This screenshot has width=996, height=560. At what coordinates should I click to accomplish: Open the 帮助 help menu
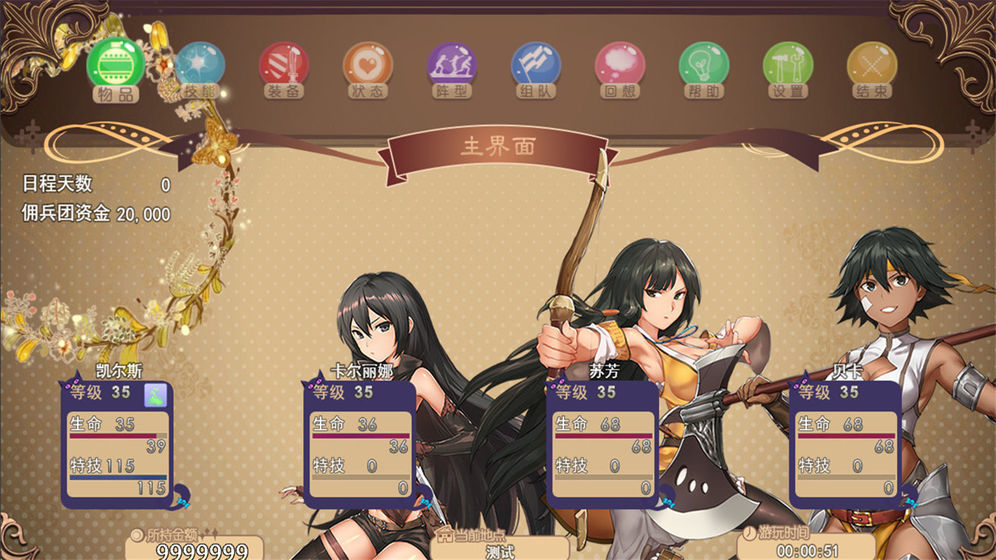704,66
